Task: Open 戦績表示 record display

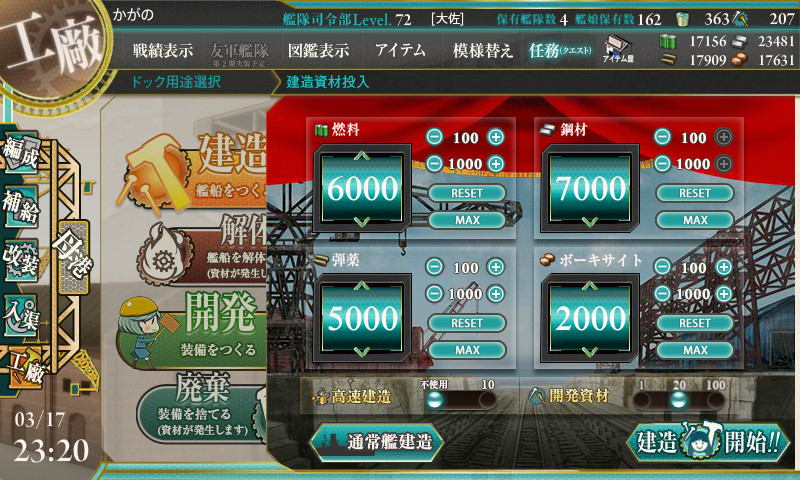Action: [163, 50]
